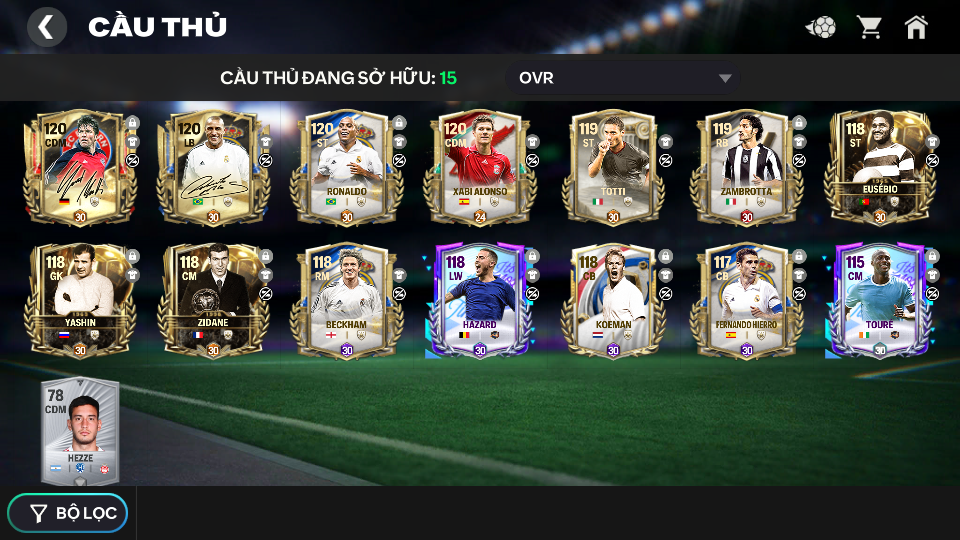The image size is (960, 540).
Task: Select the Hazard player card
Action: pos(480,300)
